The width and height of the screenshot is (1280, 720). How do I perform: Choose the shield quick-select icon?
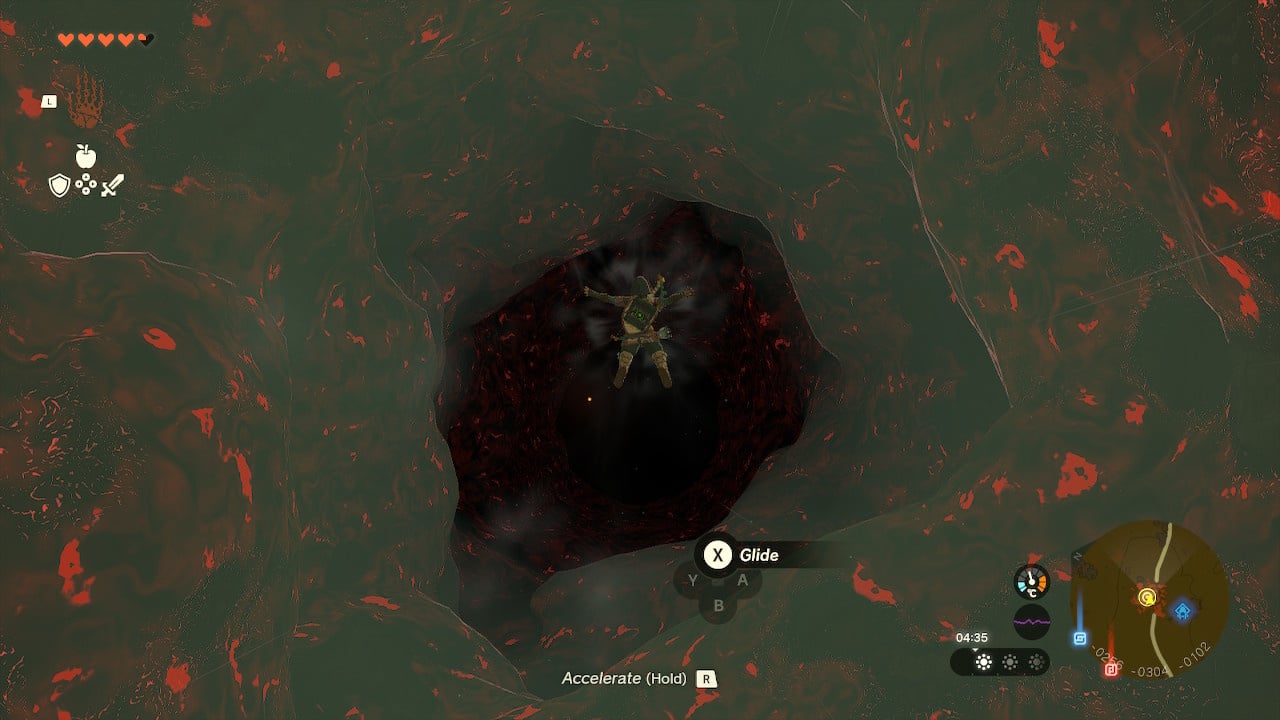point(59,185)
